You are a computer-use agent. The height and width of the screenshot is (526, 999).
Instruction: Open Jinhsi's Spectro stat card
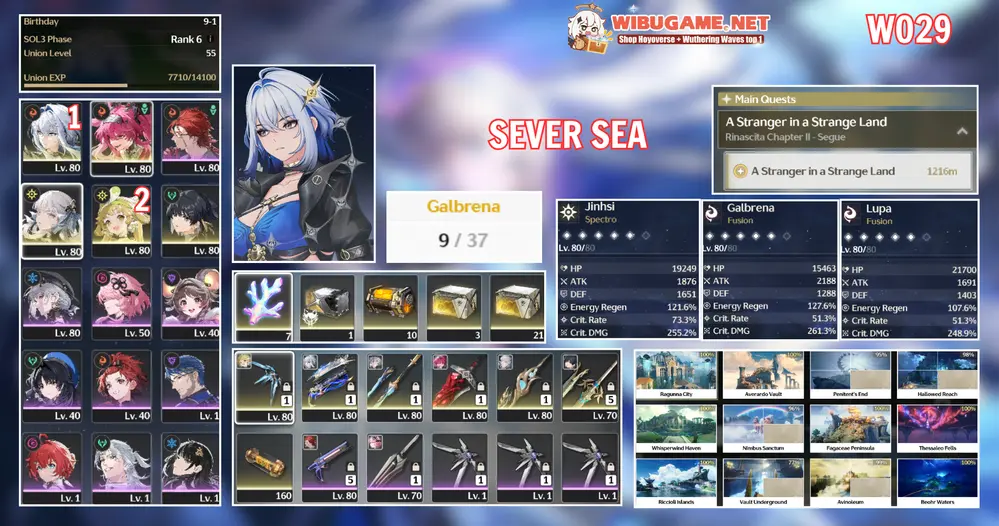(x=627, y=268)
